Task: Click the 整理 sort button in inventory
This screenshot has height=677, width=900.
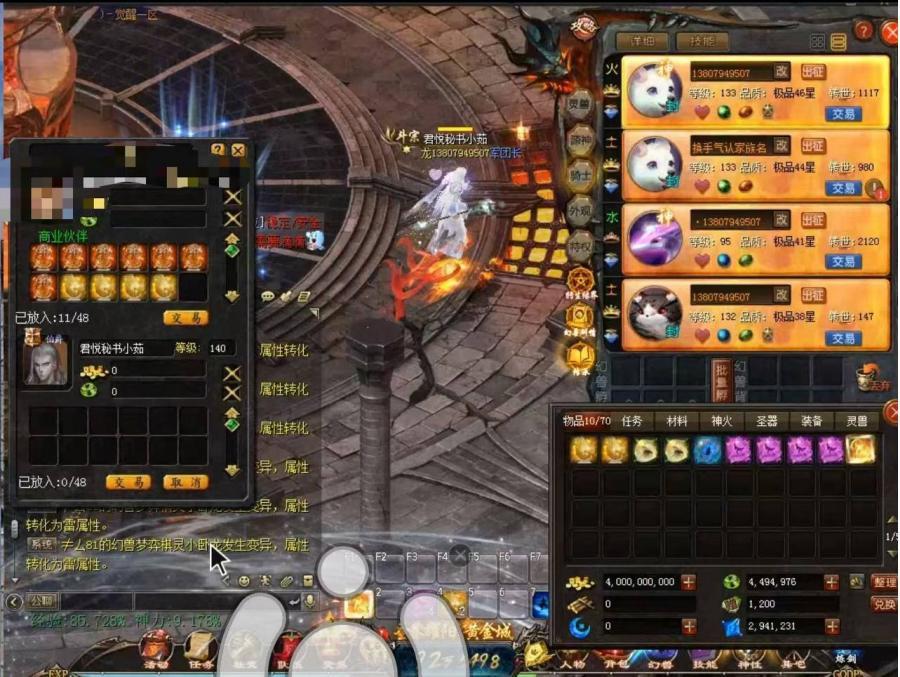Action: pos(884,582)
